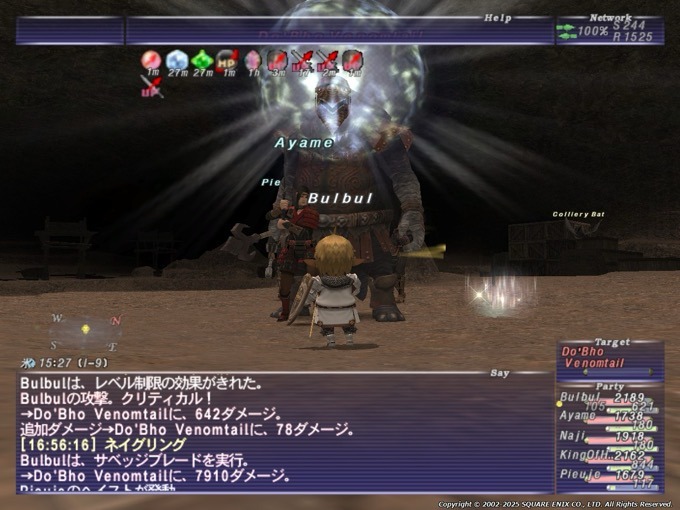Click the HP buff status icon

pyautogui.click(x=227, y=61)
